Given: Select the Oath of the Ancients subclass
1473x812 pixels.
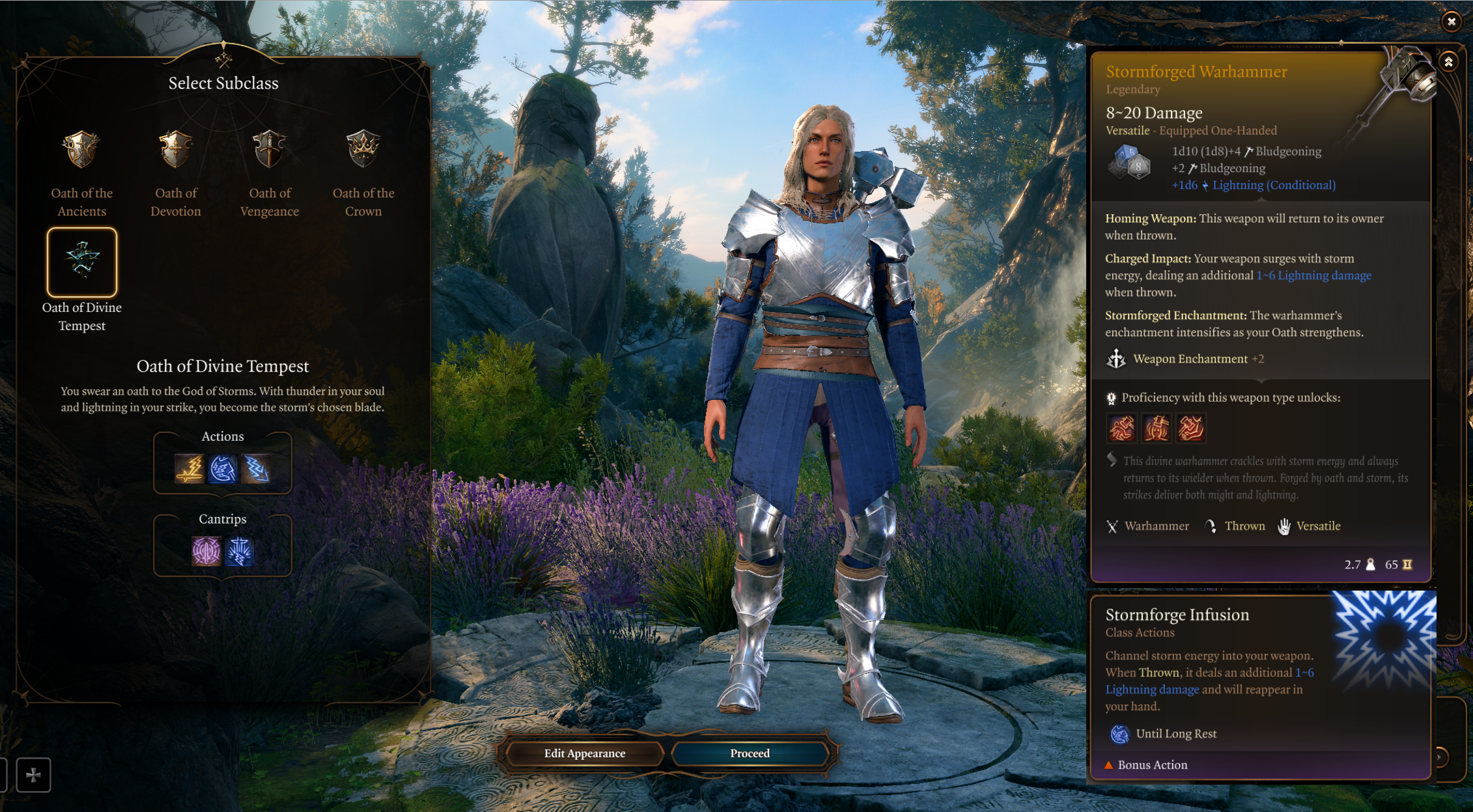Looking at the screenshot, I should pos(82,149).
